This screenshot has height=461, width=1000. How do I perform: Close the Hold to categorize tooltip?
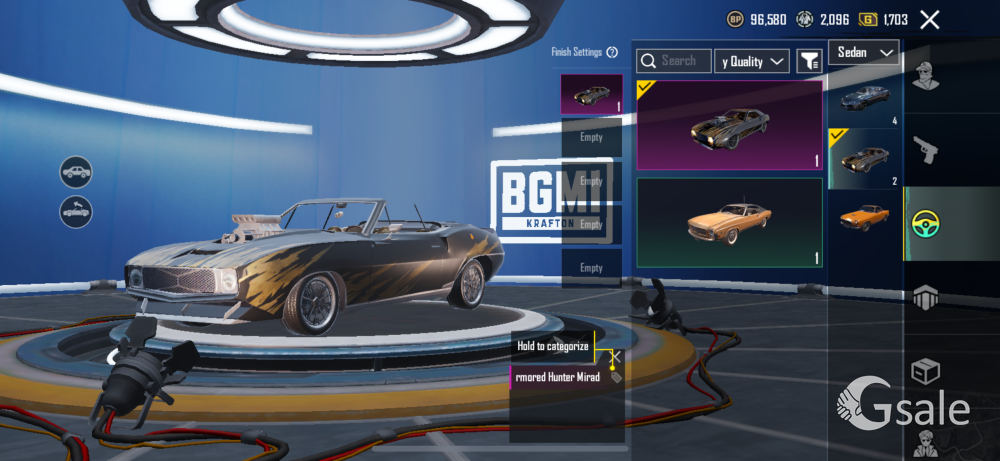pyautogui.click(x=616, y=356)
